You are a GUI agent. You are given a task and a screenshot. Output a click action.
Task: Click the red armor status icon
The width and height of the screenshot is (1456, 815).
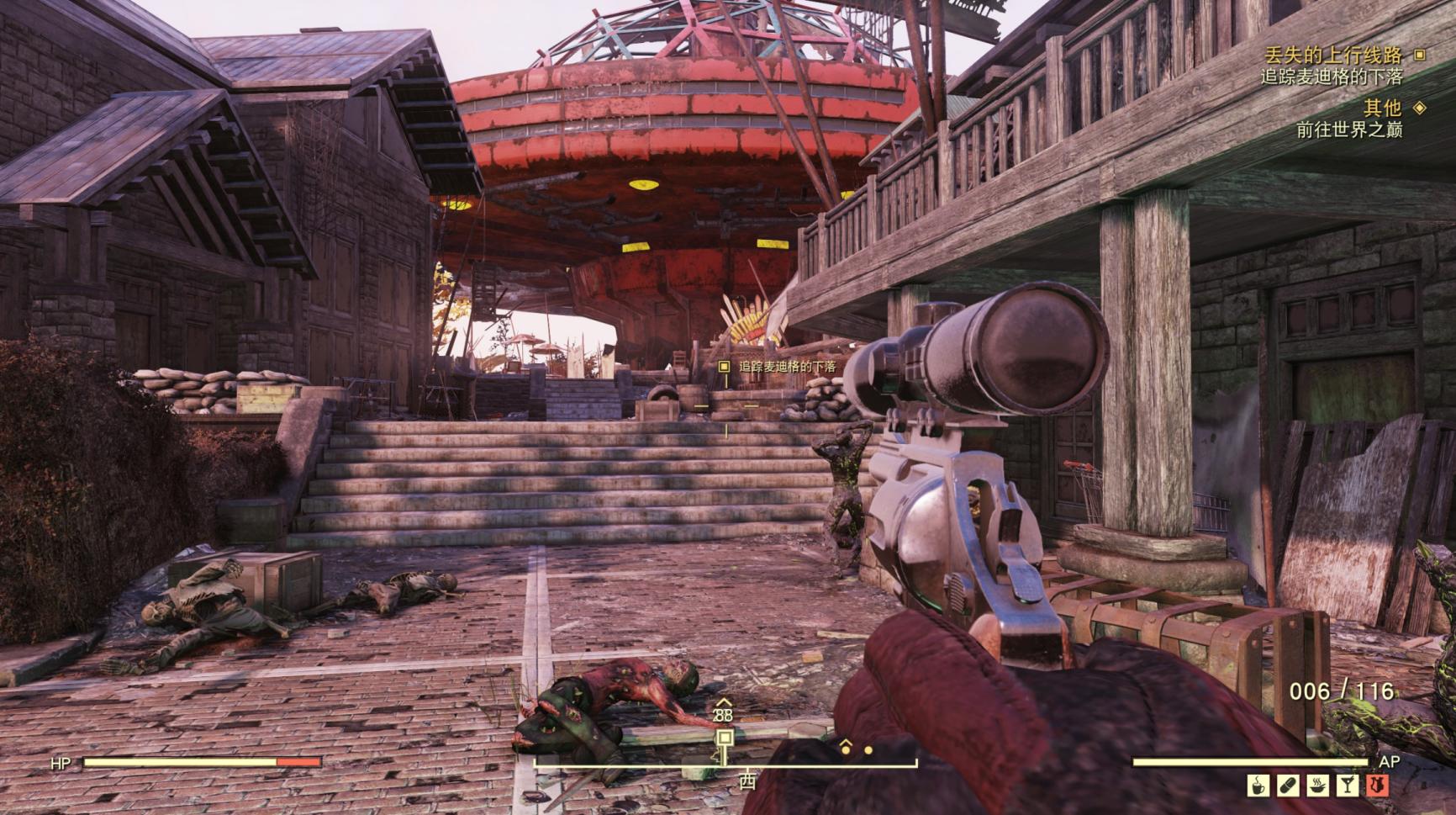click(x=1376, y=786)
